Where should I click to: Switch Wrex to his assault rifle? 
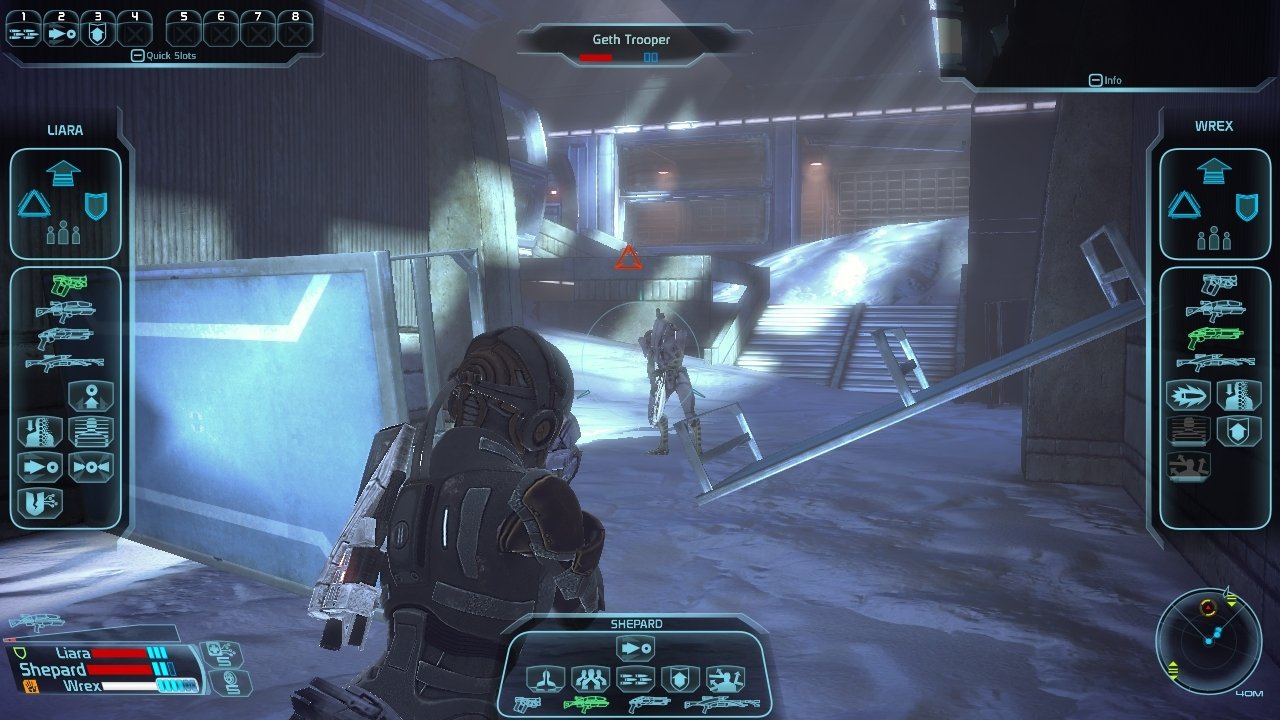click(x=1214, y=310)
